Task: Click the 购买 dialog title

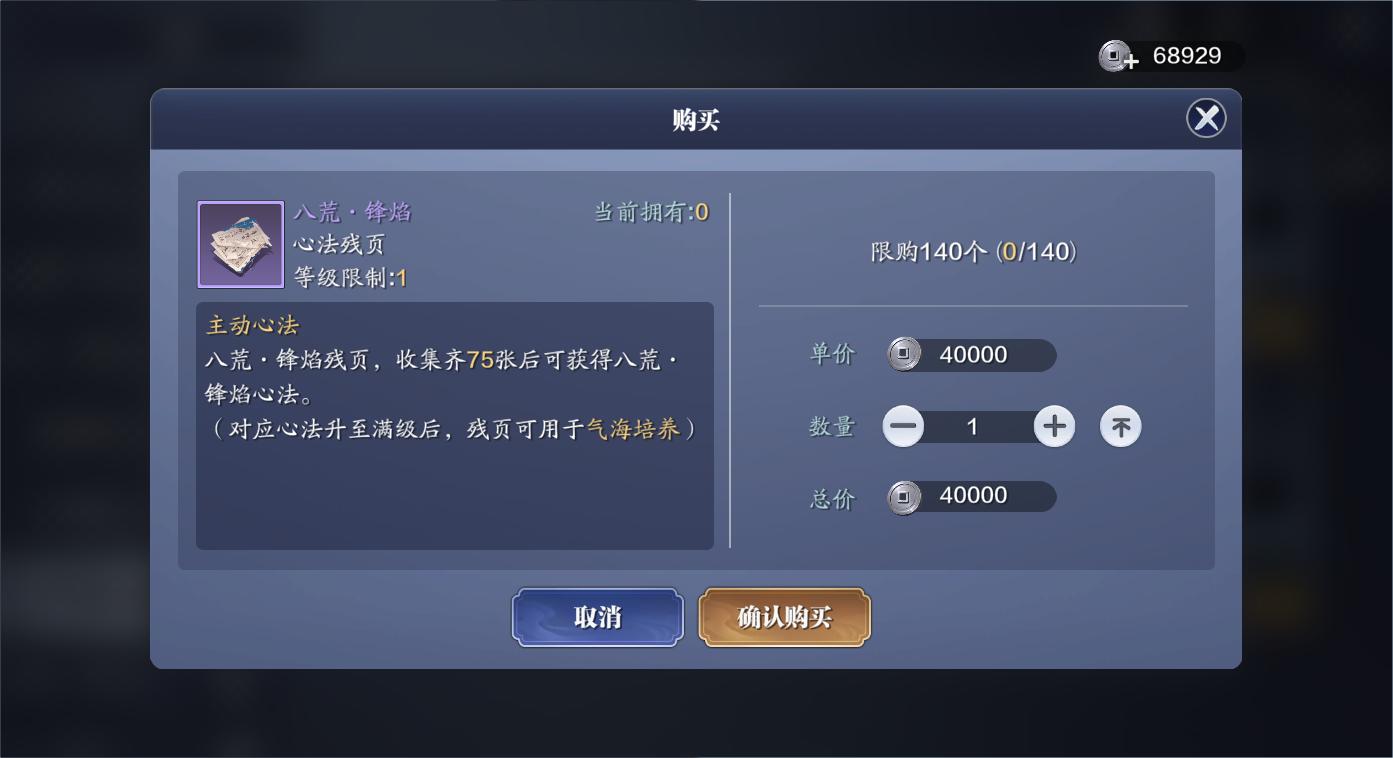Action: (696, 118)
